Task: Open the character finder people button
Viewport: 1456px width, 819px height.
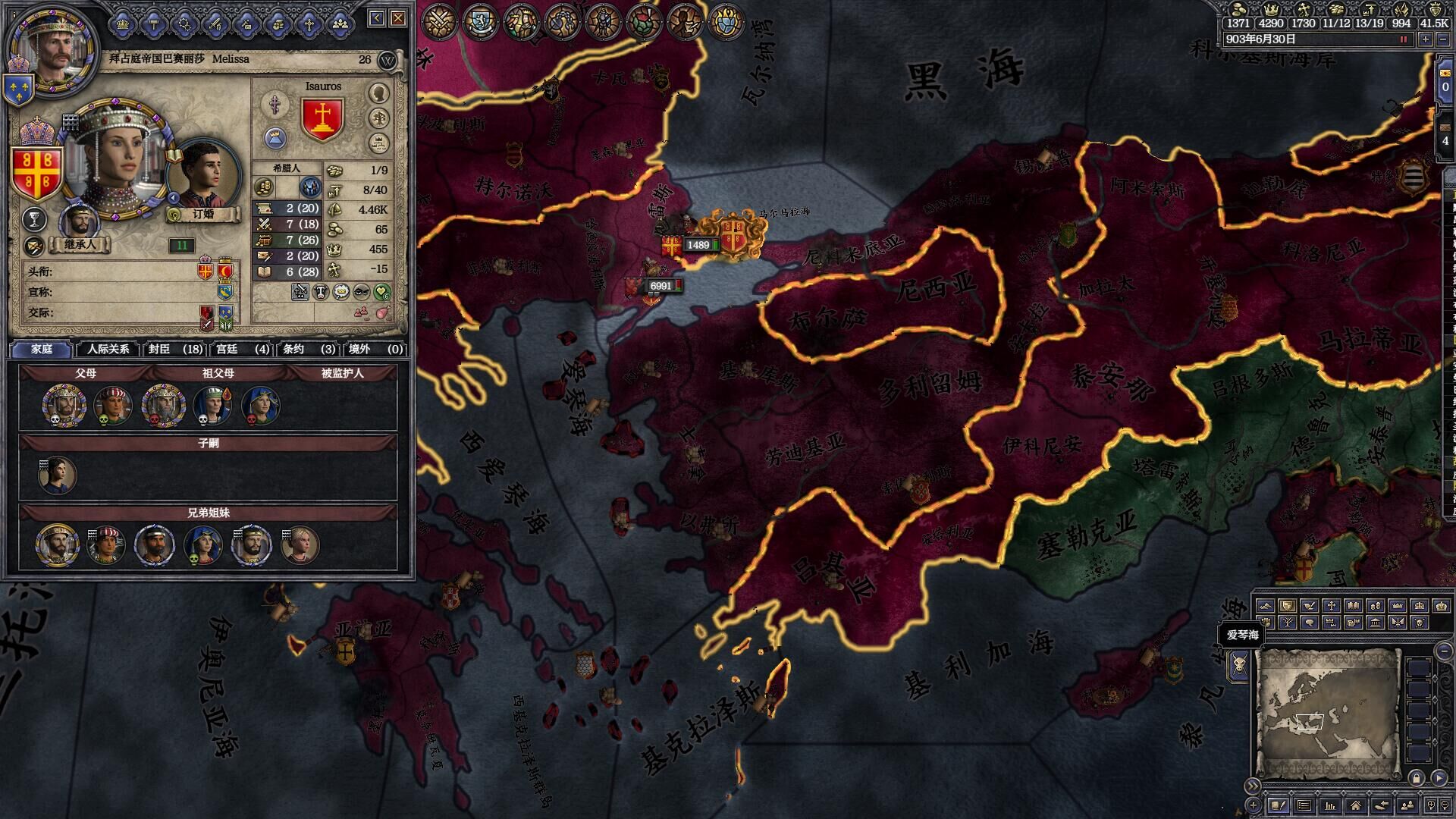Action: tap(1407, 805)
